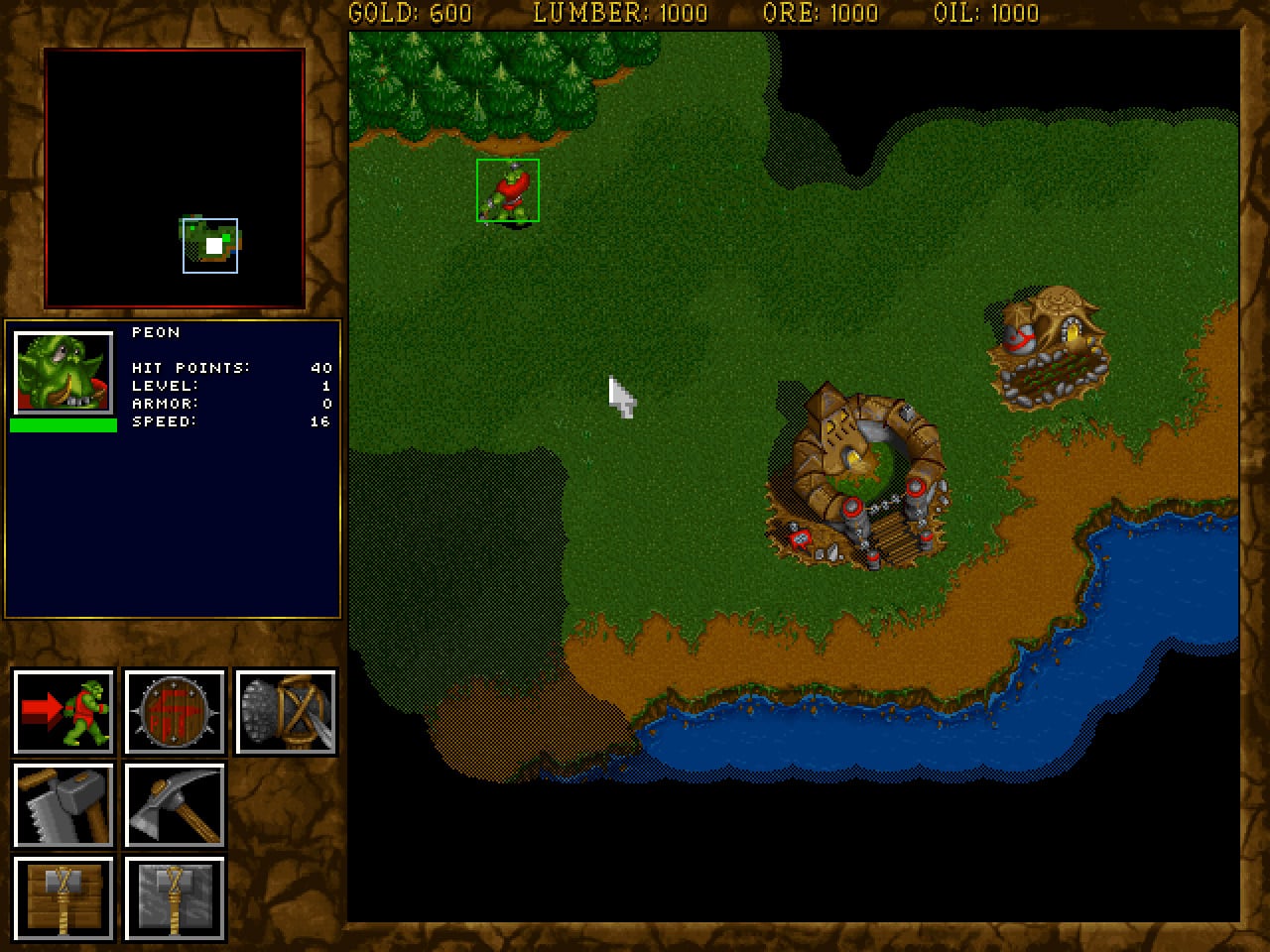Click the minimap's white base area
Screen dimensions: 1270x952
(213, 245)
